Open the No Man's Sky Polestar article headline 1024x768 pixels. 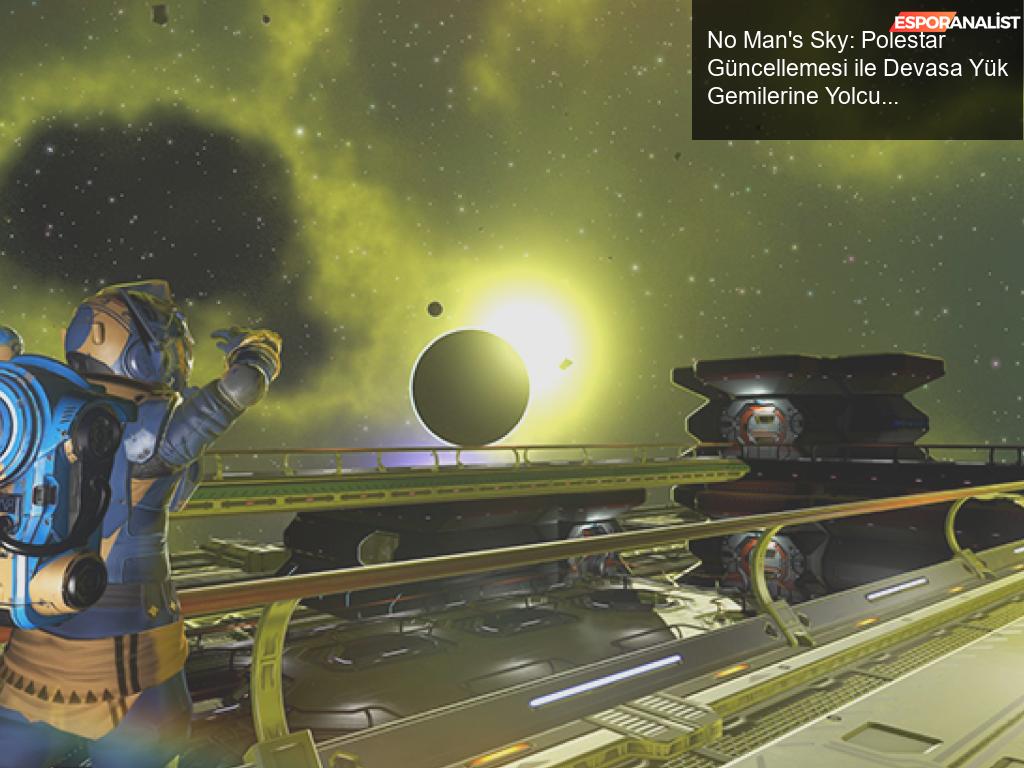856,69
